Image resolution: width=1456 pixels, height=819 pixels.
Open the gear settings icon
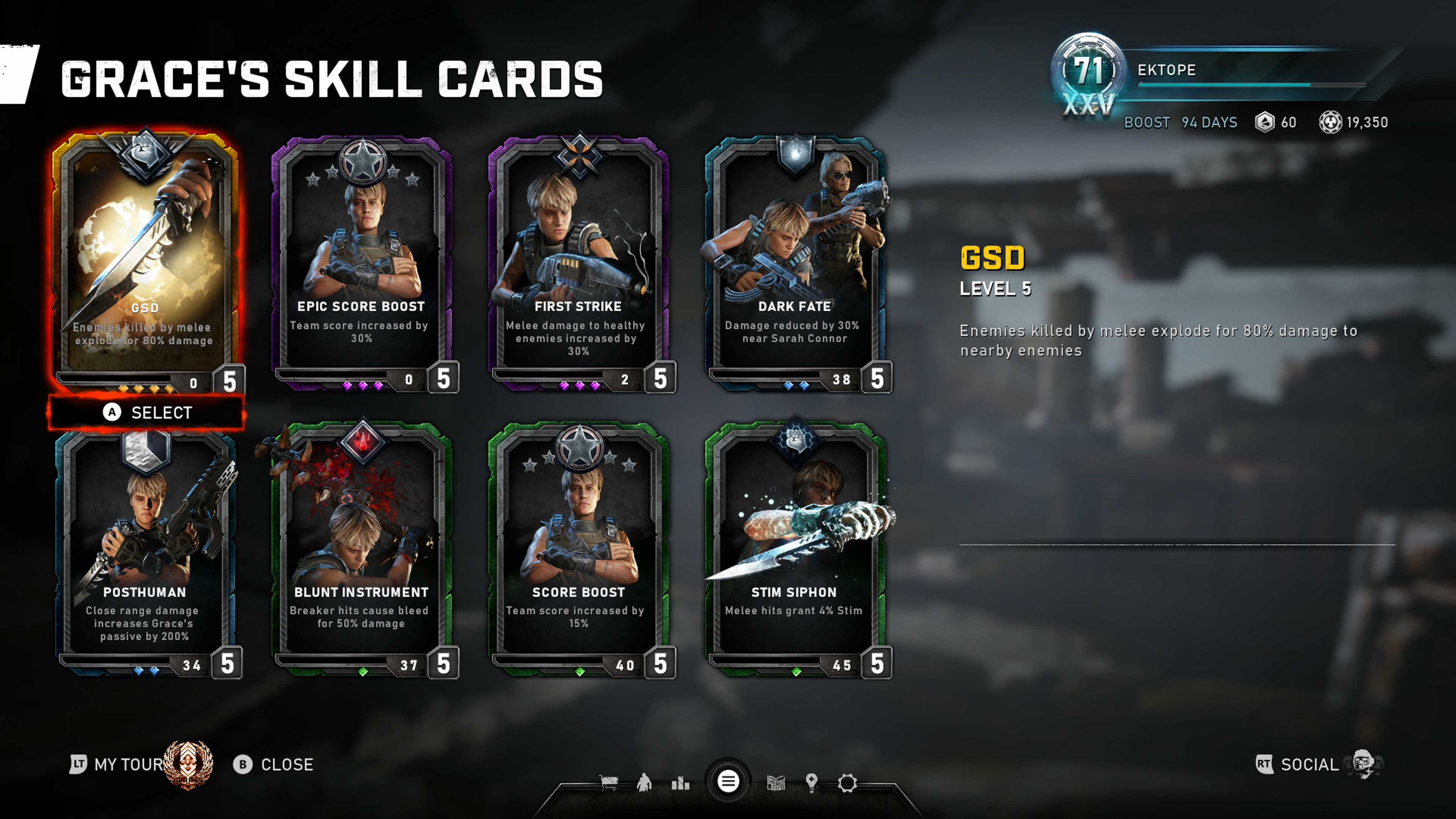point(847,783)
